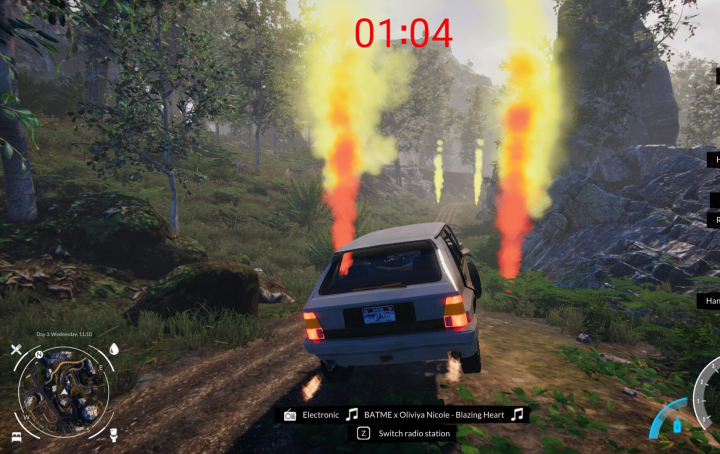
Task: Click the sleep bed status icon
Action: click(16, 437)
